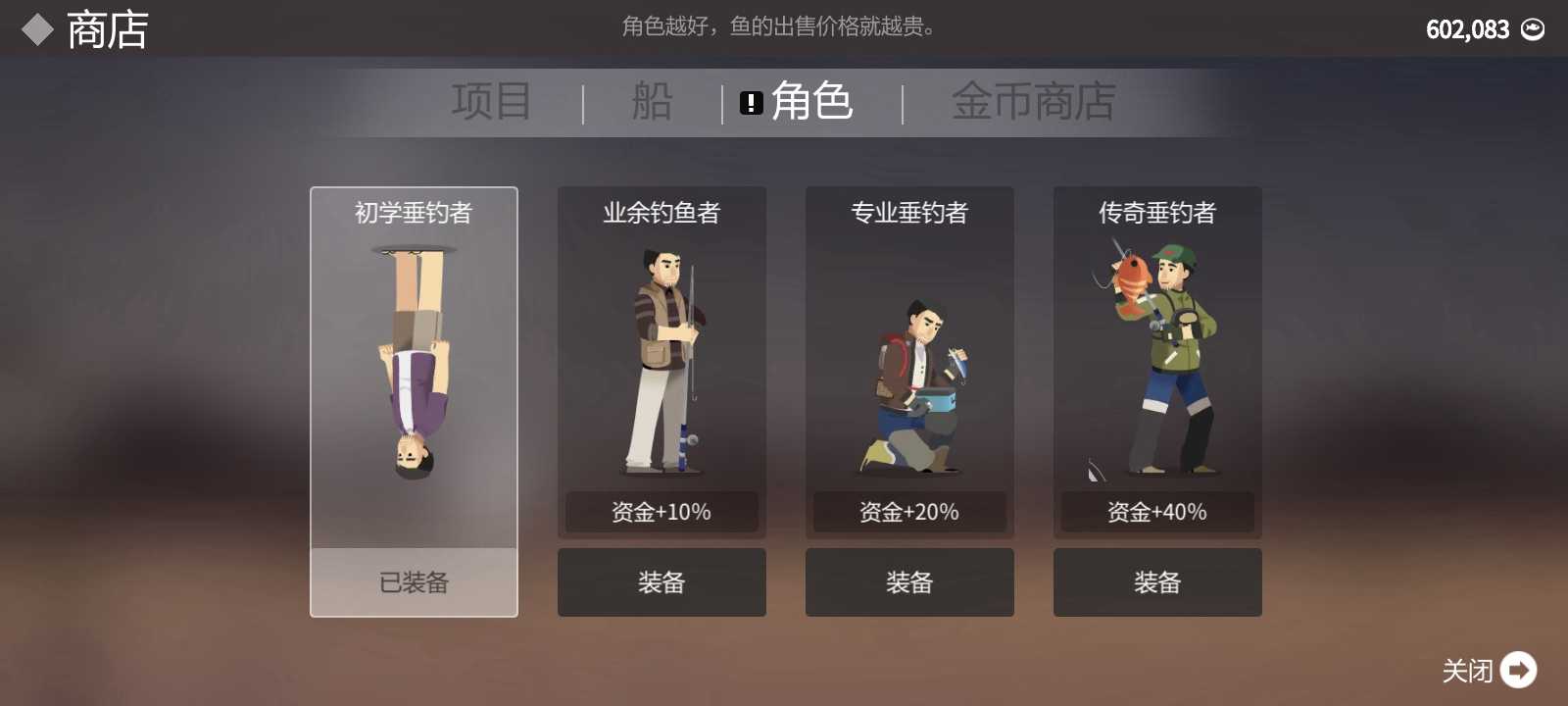This screenshot has width=1568, height=706.
Task: Click the 资金+40% bonus label
Action: (1157, 511)
